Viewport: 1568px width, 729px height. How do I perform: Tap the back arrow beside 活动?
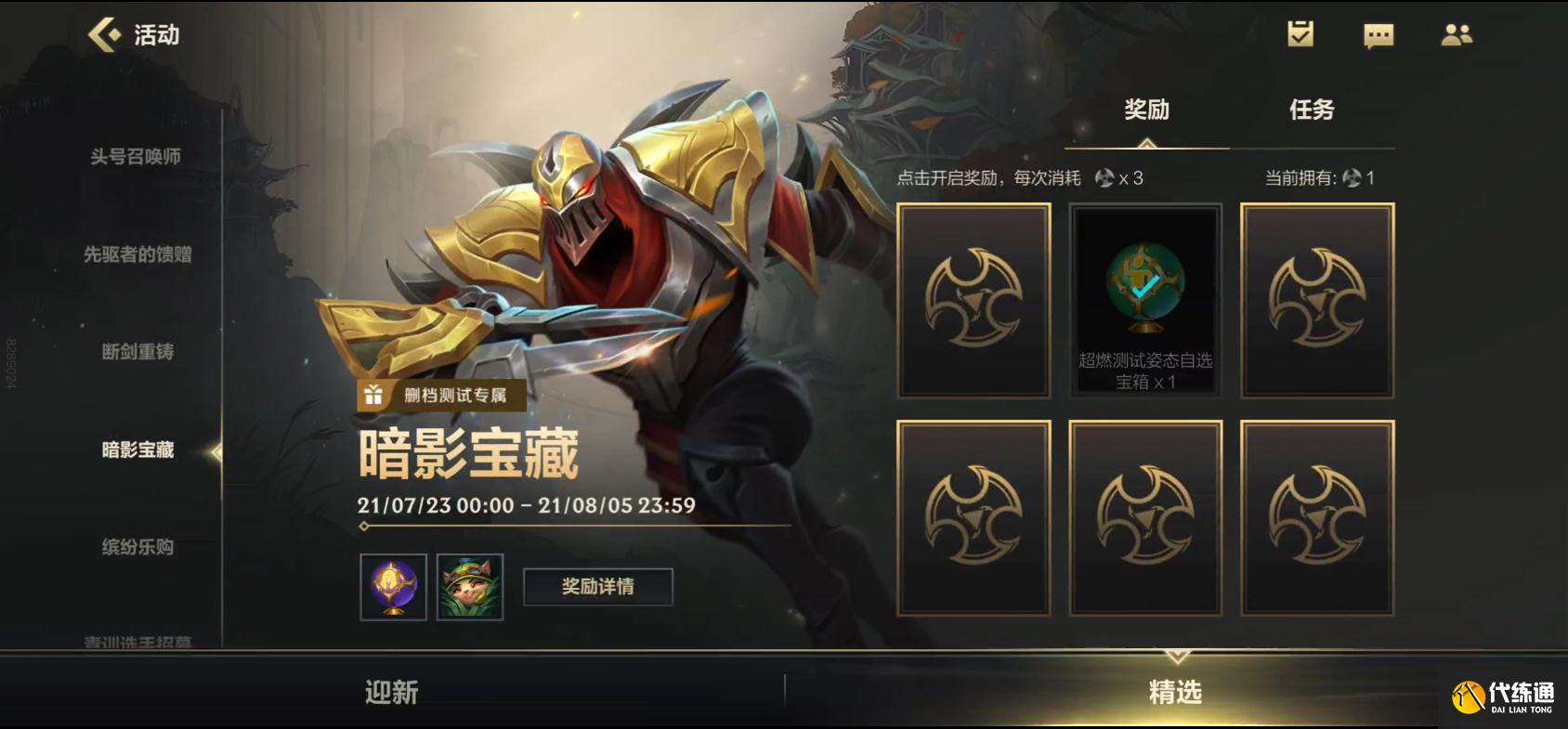105,35
